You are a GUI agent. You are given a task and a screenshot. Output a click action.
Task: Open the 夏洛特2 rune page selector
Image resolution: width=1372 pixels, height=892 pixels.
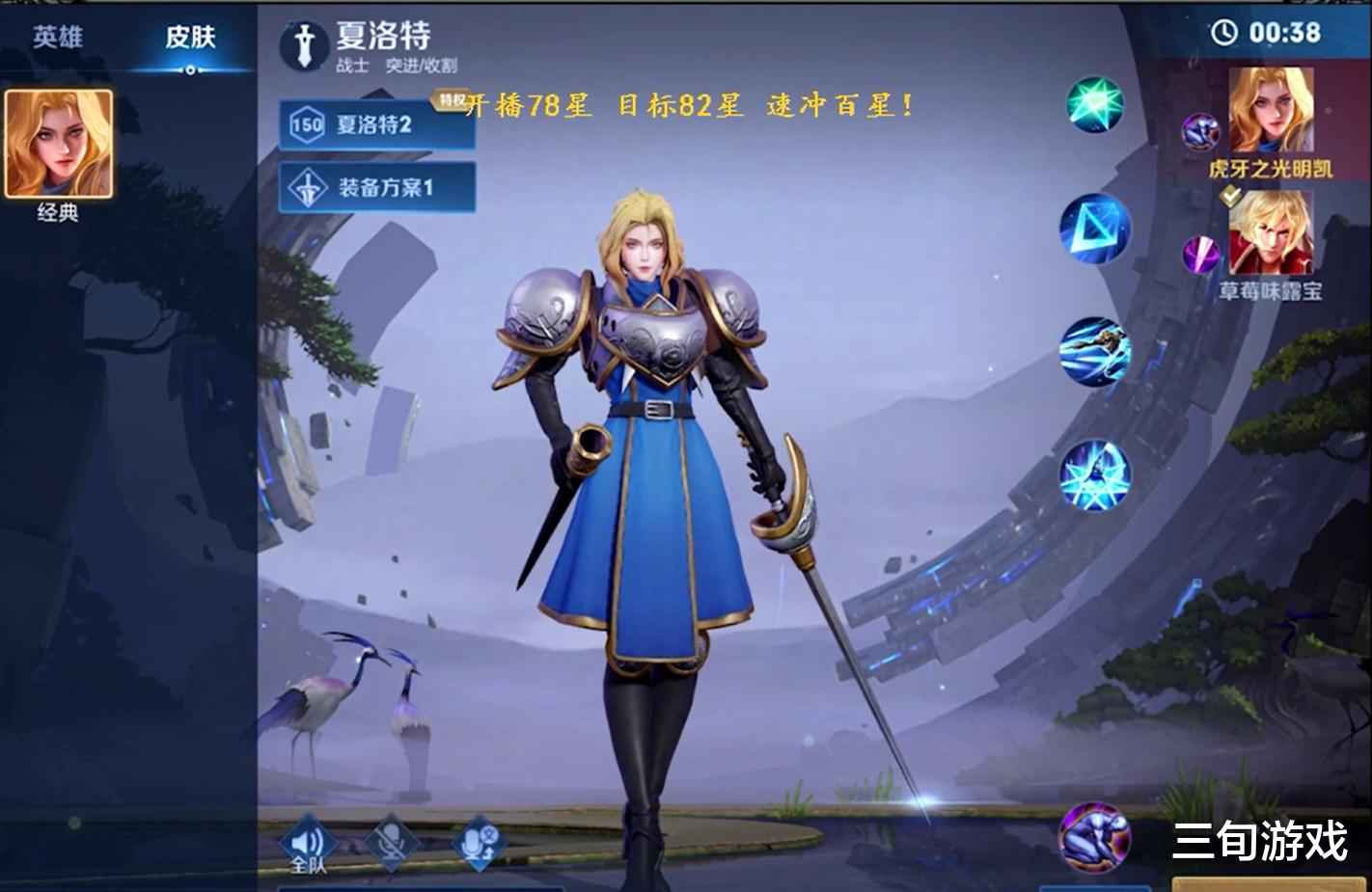pos(375,125)
